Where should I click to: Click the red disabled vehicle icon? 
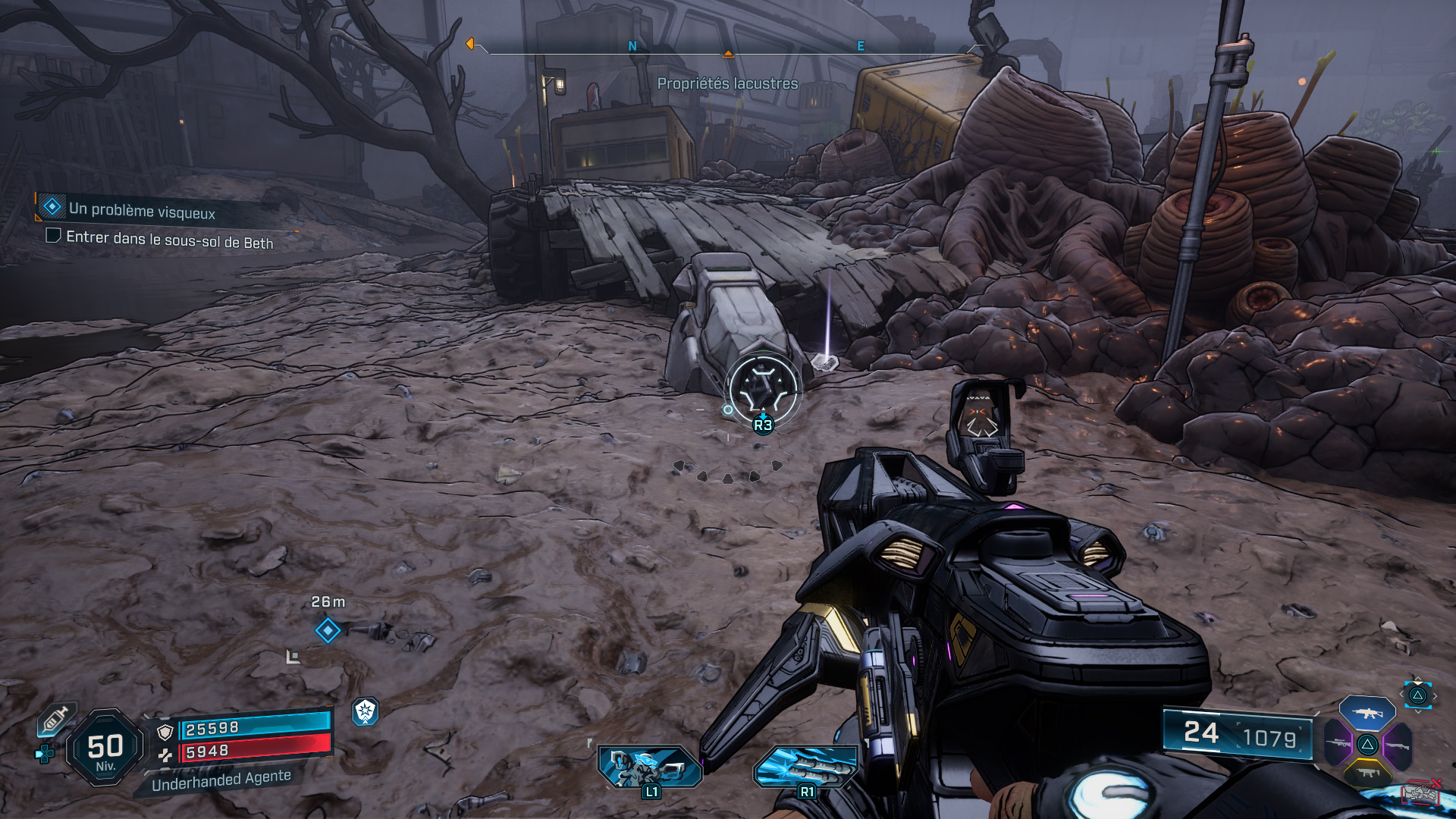[x=1420, y=792]
